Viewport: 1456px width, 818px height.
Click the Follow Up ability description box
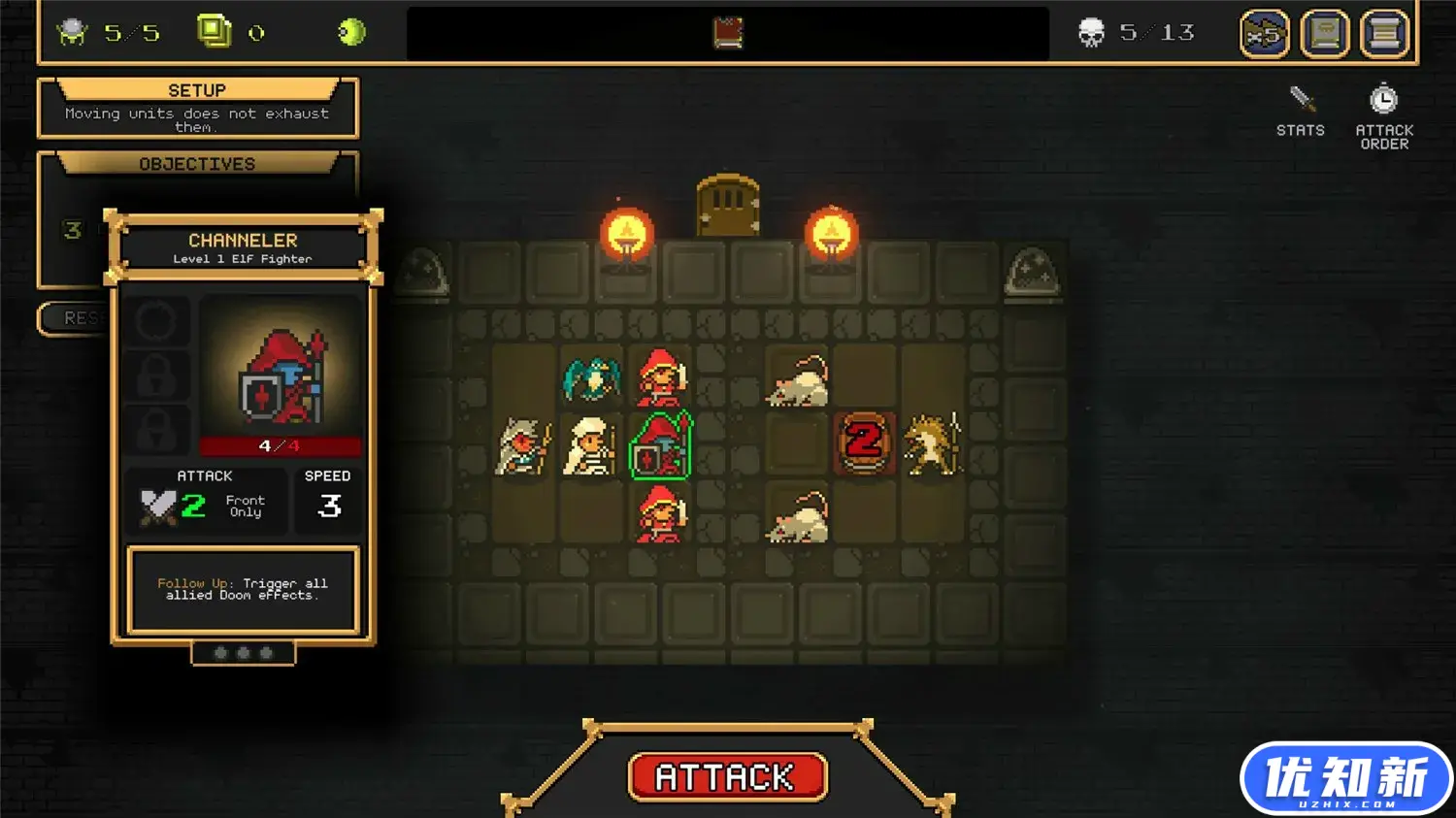coord(243,589)
